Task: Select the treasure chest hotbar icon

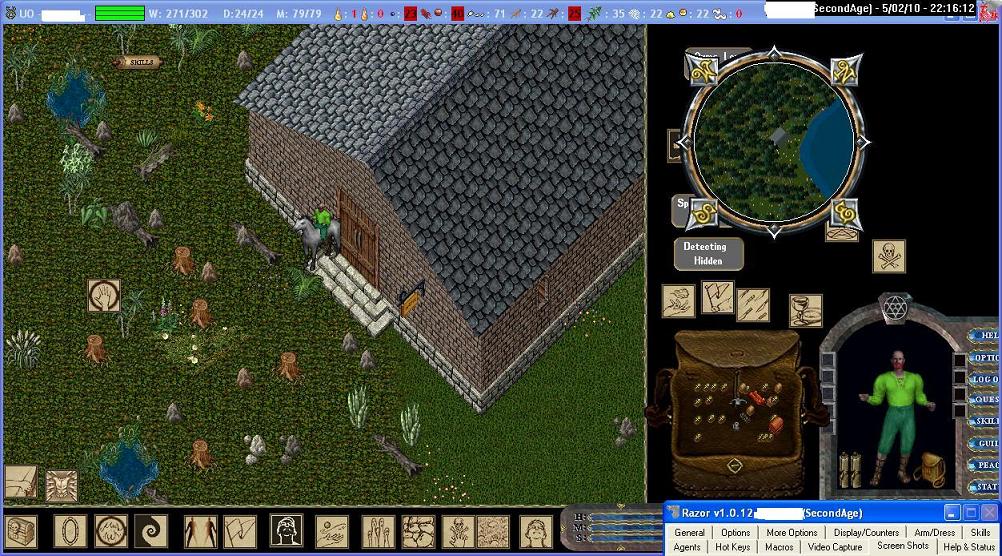Action: pos(22,531)
